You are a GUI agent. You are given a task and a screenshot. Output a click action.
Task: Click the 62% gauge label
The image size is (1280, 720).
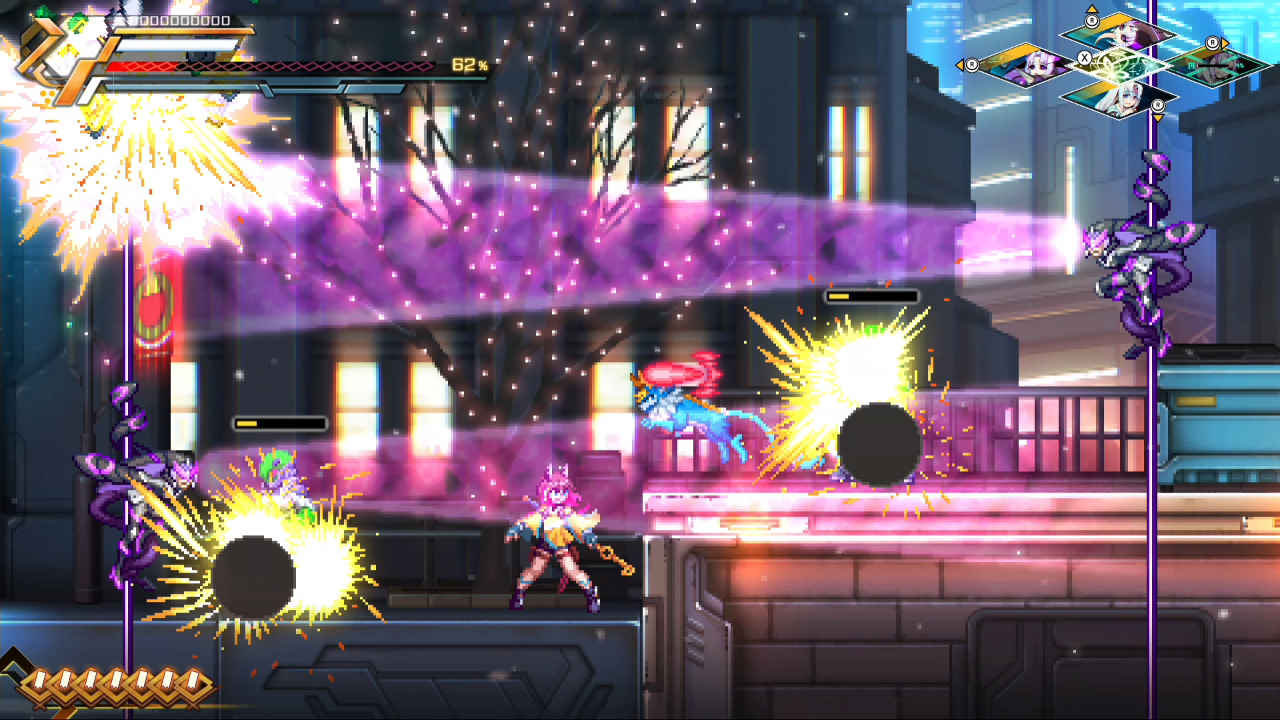click(468, 64)
